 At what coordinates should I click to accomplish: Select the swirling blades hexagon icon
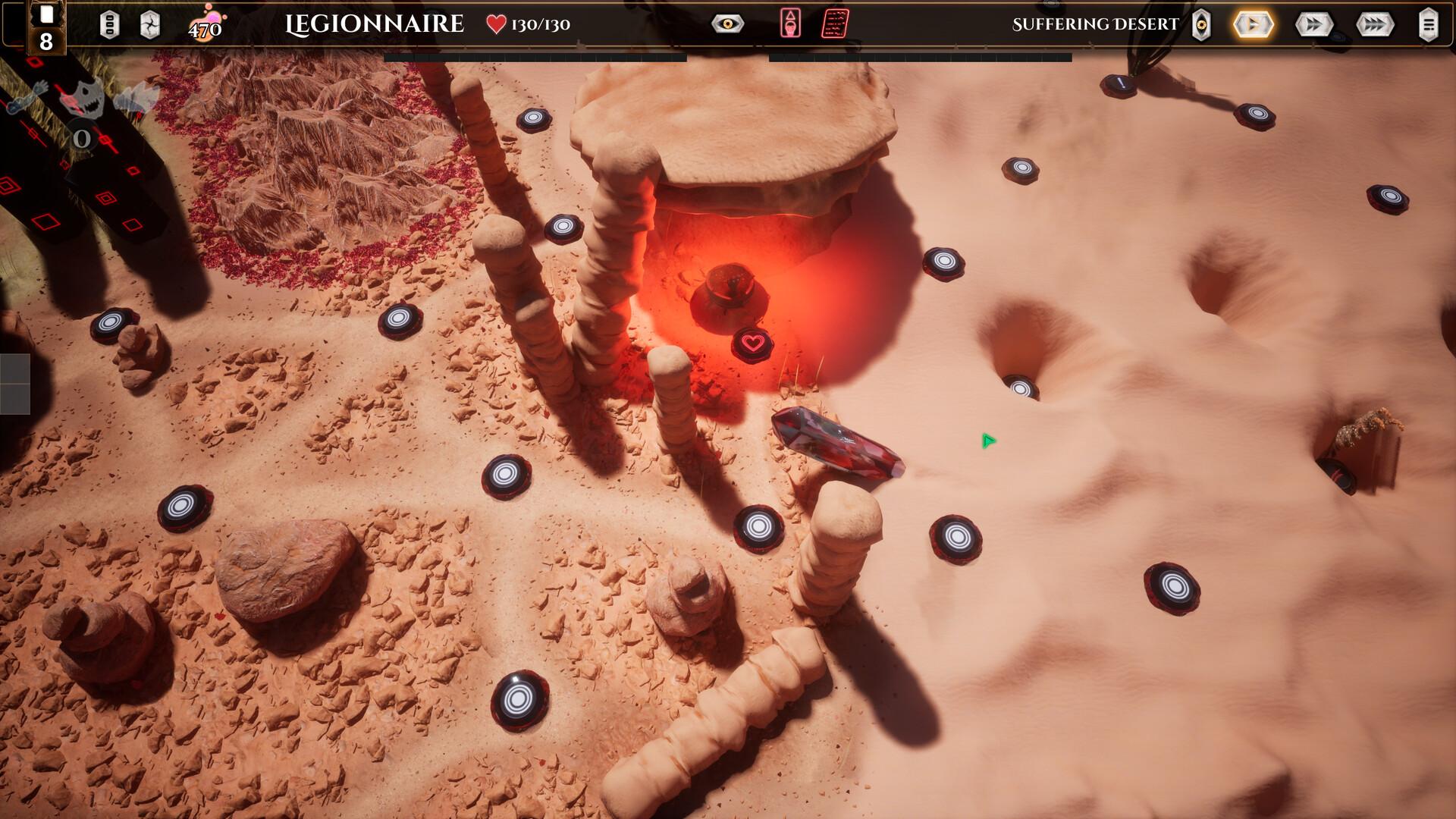point(150,25)
